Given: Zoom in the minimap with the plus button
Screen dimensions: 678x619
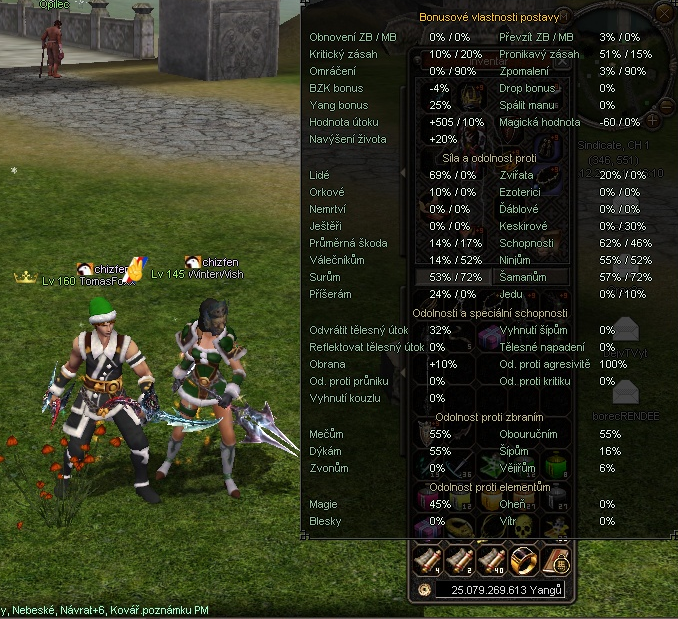Looking at the screenshot, I should click(x=653, y=120).
